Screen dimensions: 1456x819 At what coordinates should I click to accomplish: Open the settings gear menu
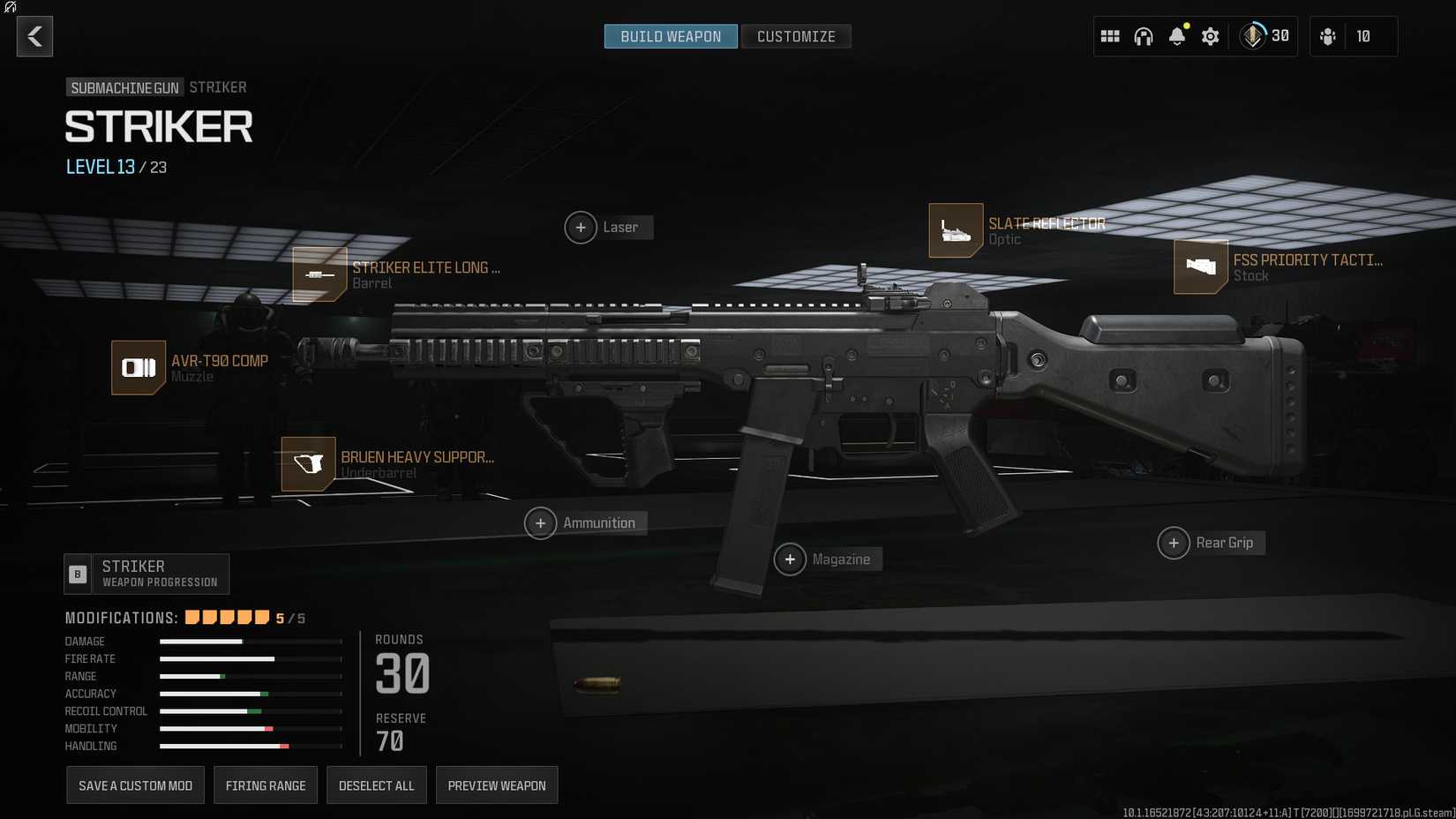click(x=1210, y=36)
